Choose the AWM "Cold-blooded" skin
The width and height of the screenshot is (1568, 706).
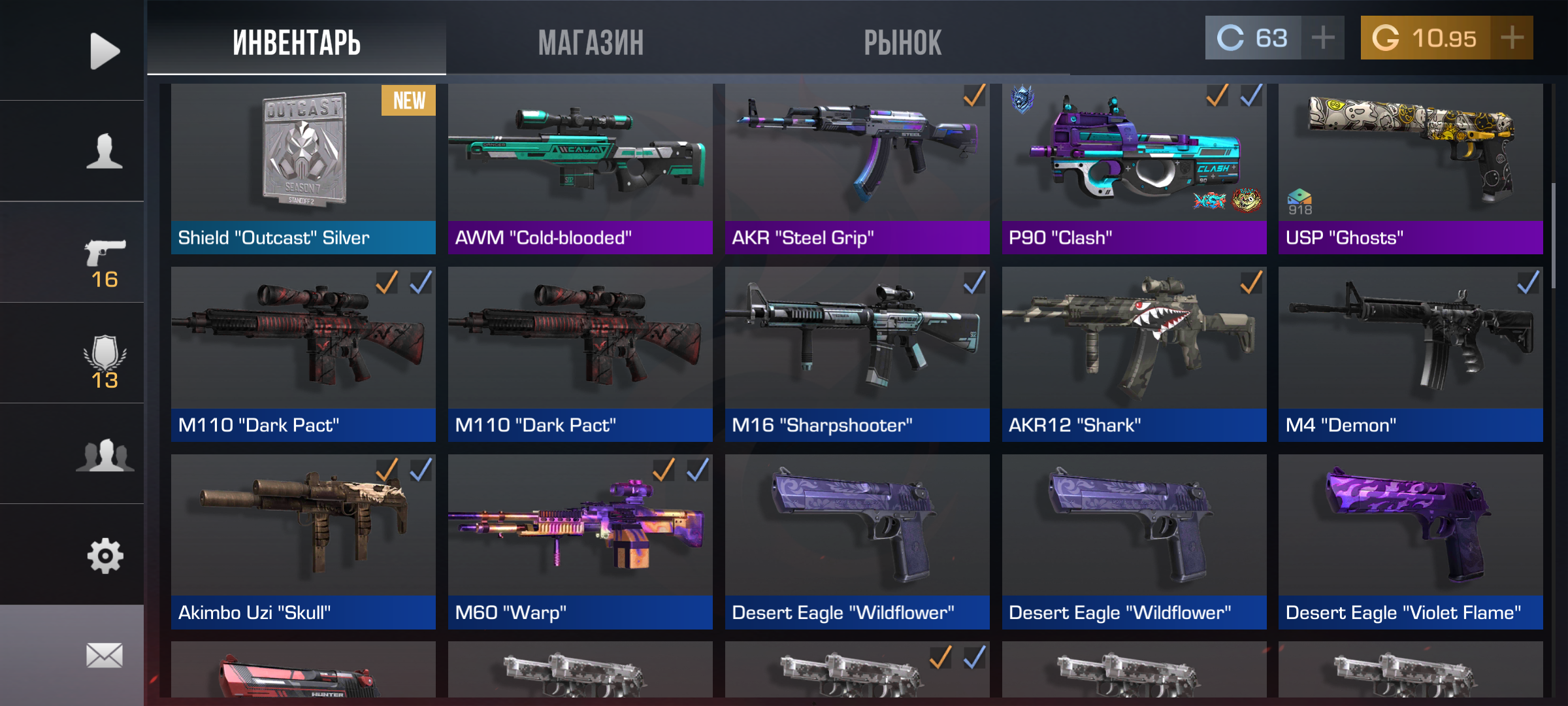(x=580, y=169)
